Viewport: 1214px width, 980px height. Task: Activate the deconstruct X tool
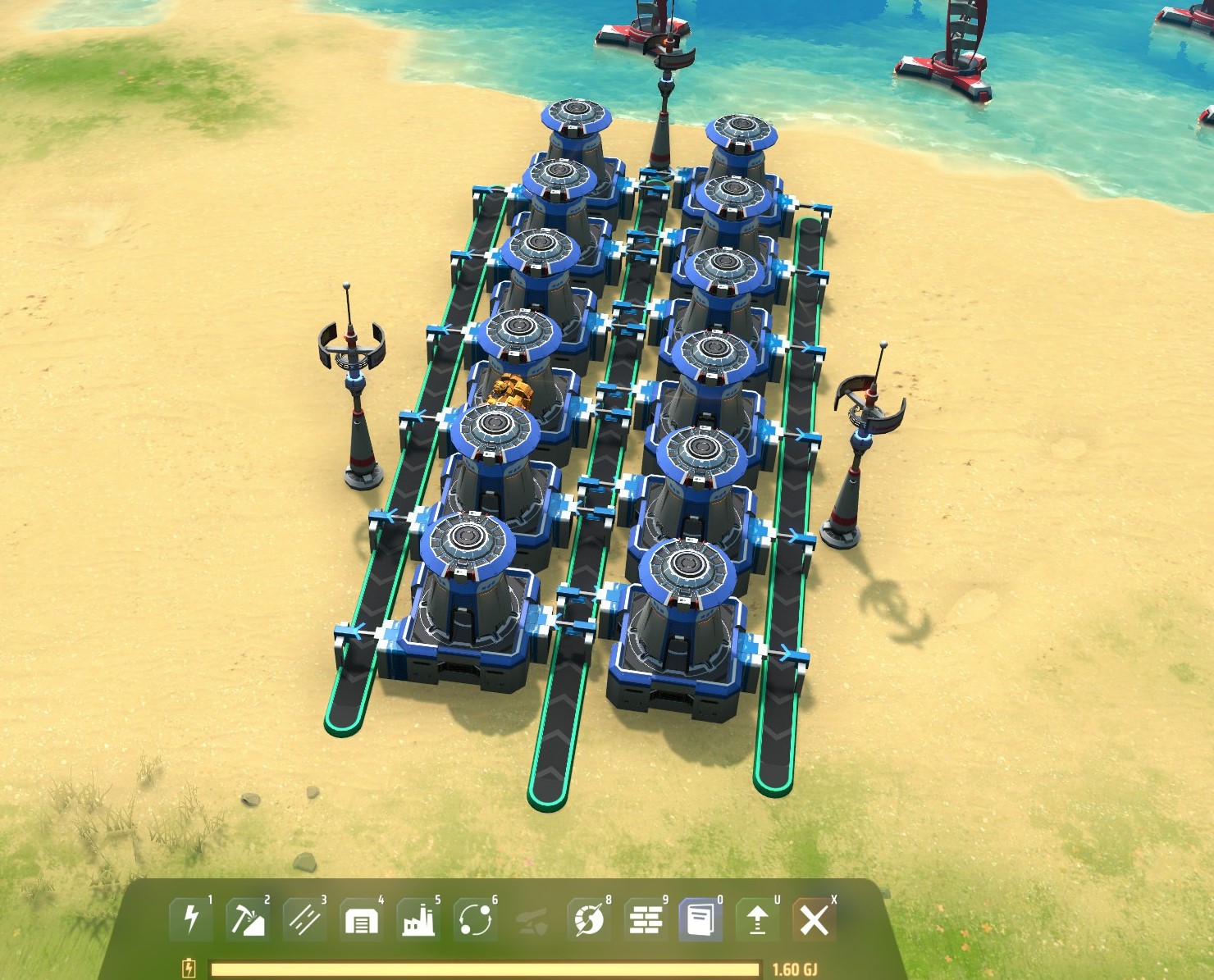813,922
